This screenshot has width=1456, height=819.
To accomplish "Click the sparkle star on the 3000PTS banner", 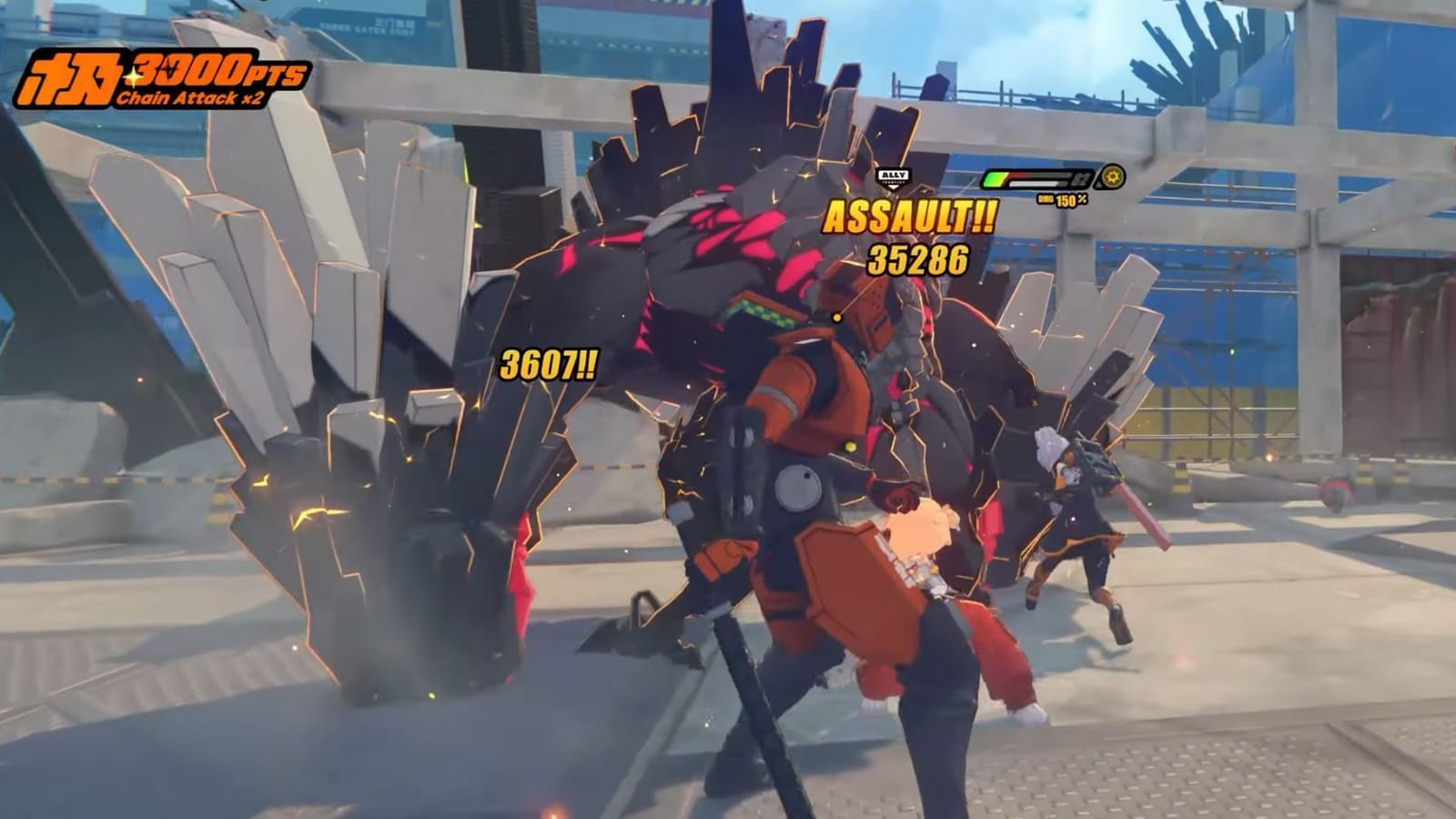I will (x=133, y=76).
